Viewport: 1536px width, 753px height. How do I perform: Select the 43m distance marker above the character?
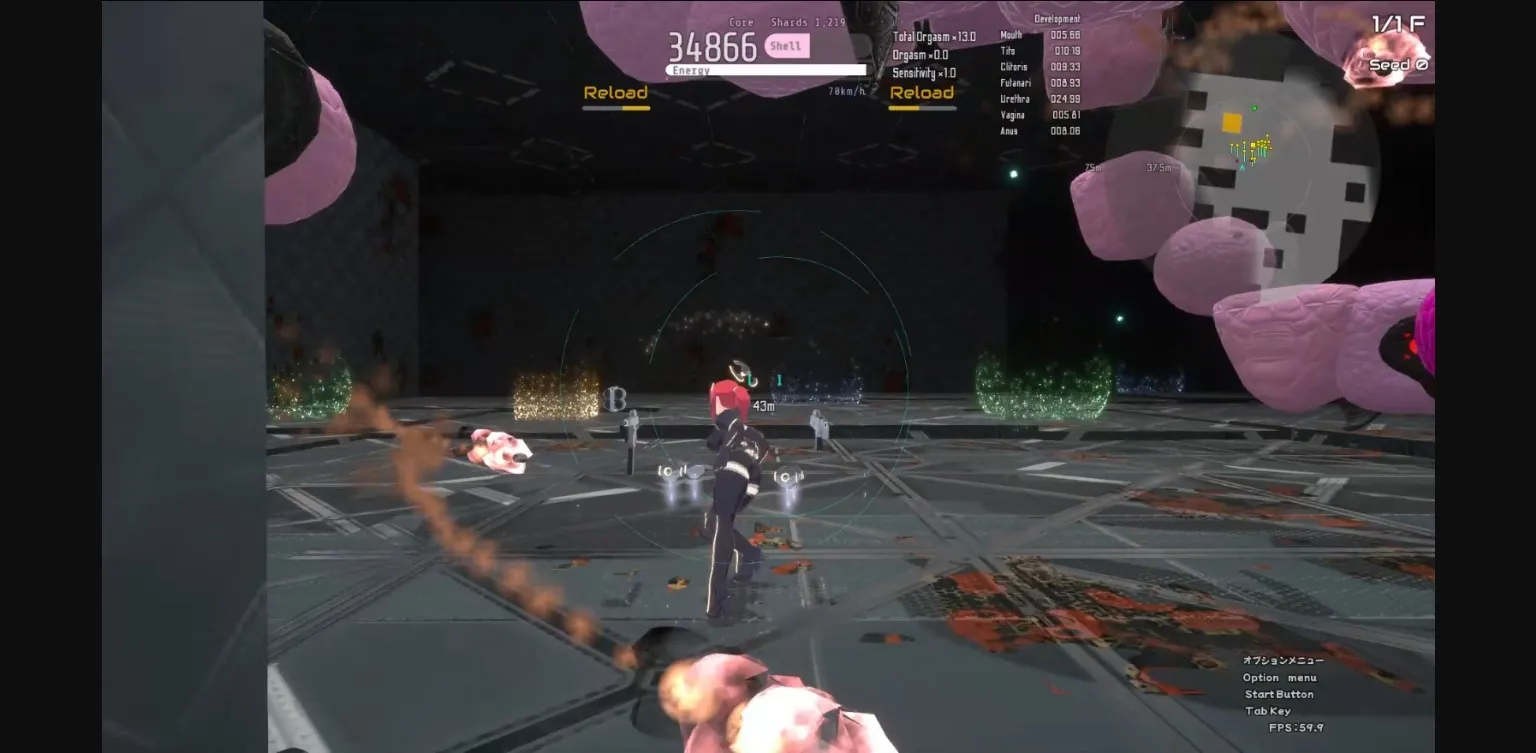[x=763, y=406]
